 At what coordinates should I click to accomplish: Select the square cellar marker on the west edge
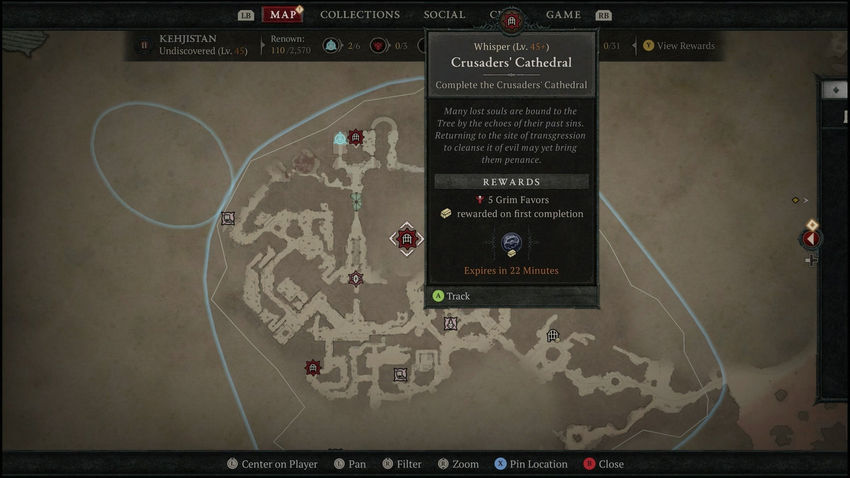(x=228, y=218)
